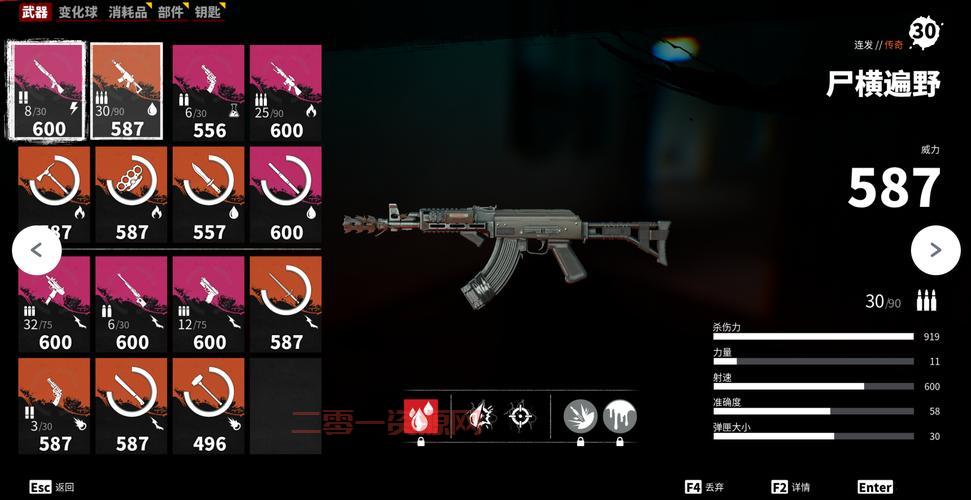Image resolution: width=971 pixels, height=500 pixels.
Task: Open the 部件 parts tab
Action: point(171,12)
